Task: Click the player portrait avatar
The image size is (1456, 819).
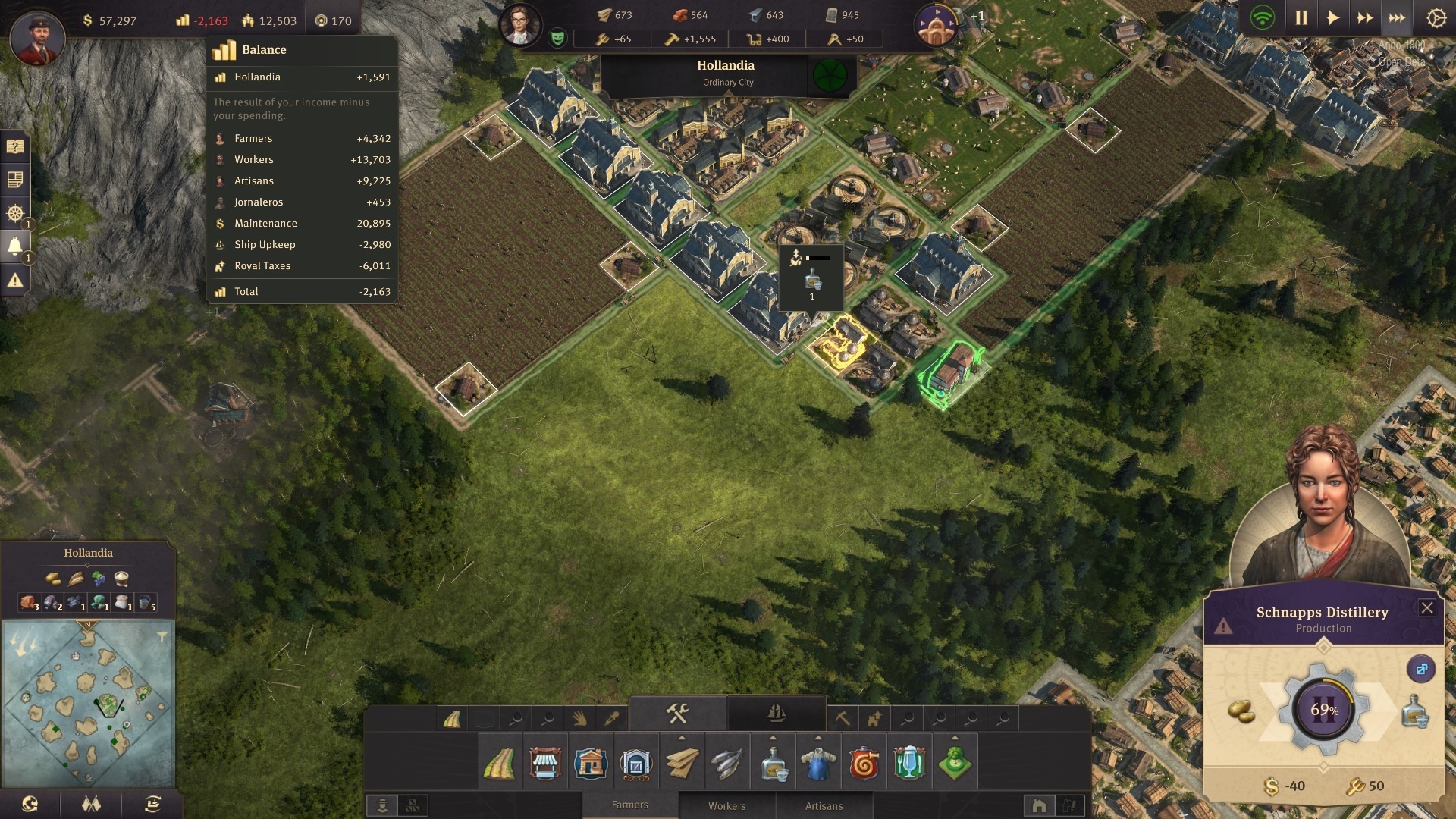Action: pyautogui.click(x=37, y=37)
